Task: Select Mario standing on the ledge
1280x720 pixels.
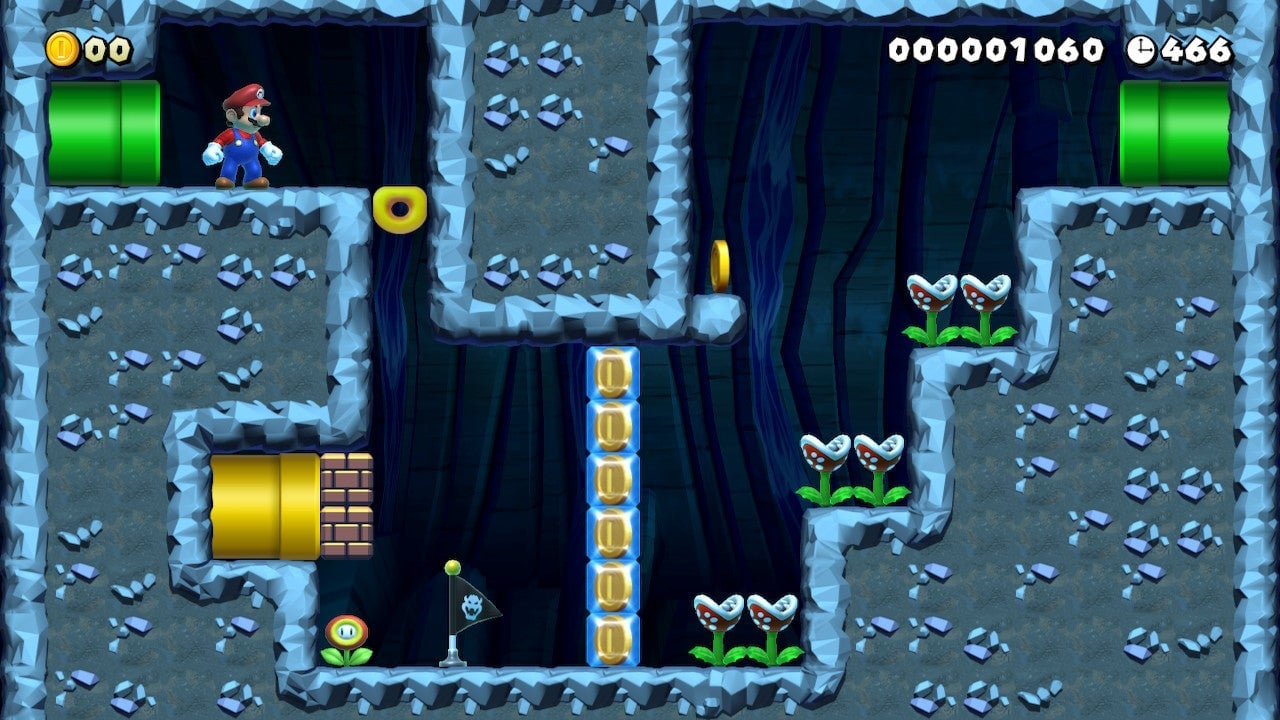Action: click(240, 135)
